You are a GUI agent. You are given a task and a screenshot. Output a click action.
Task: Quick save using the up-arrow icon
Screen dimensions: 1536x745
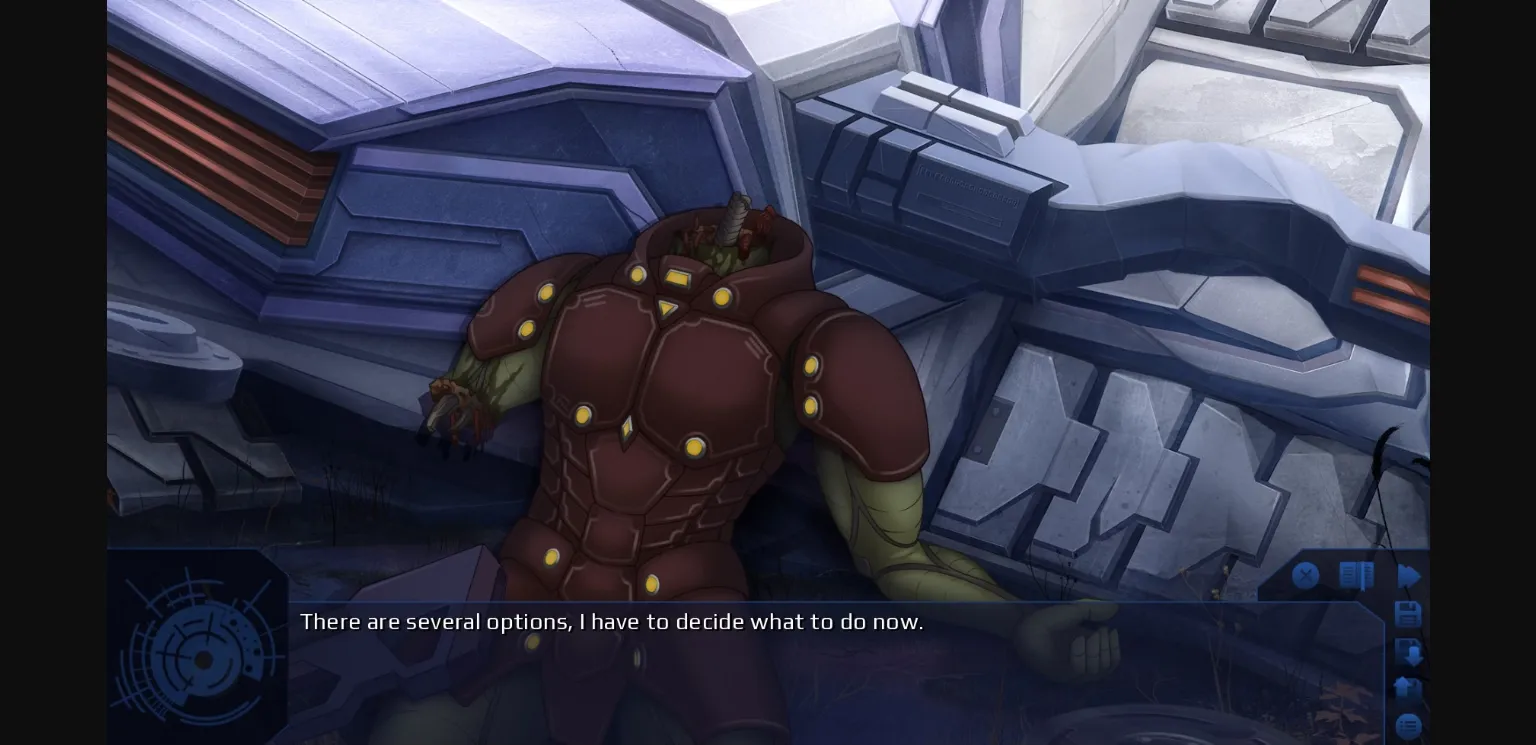[1408, 689]
